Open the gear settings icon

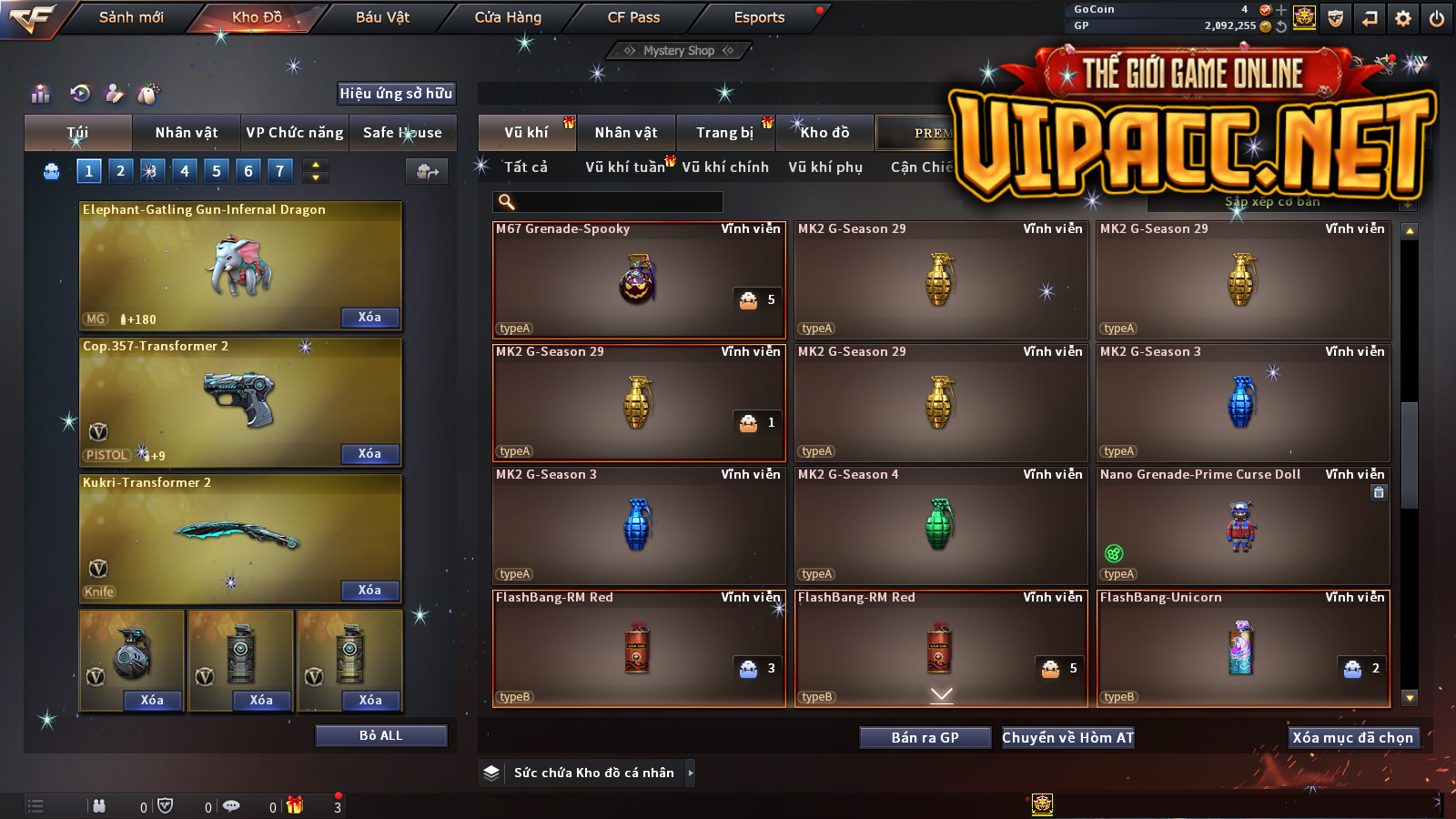pyautogui.click(x=1403, y=18)
